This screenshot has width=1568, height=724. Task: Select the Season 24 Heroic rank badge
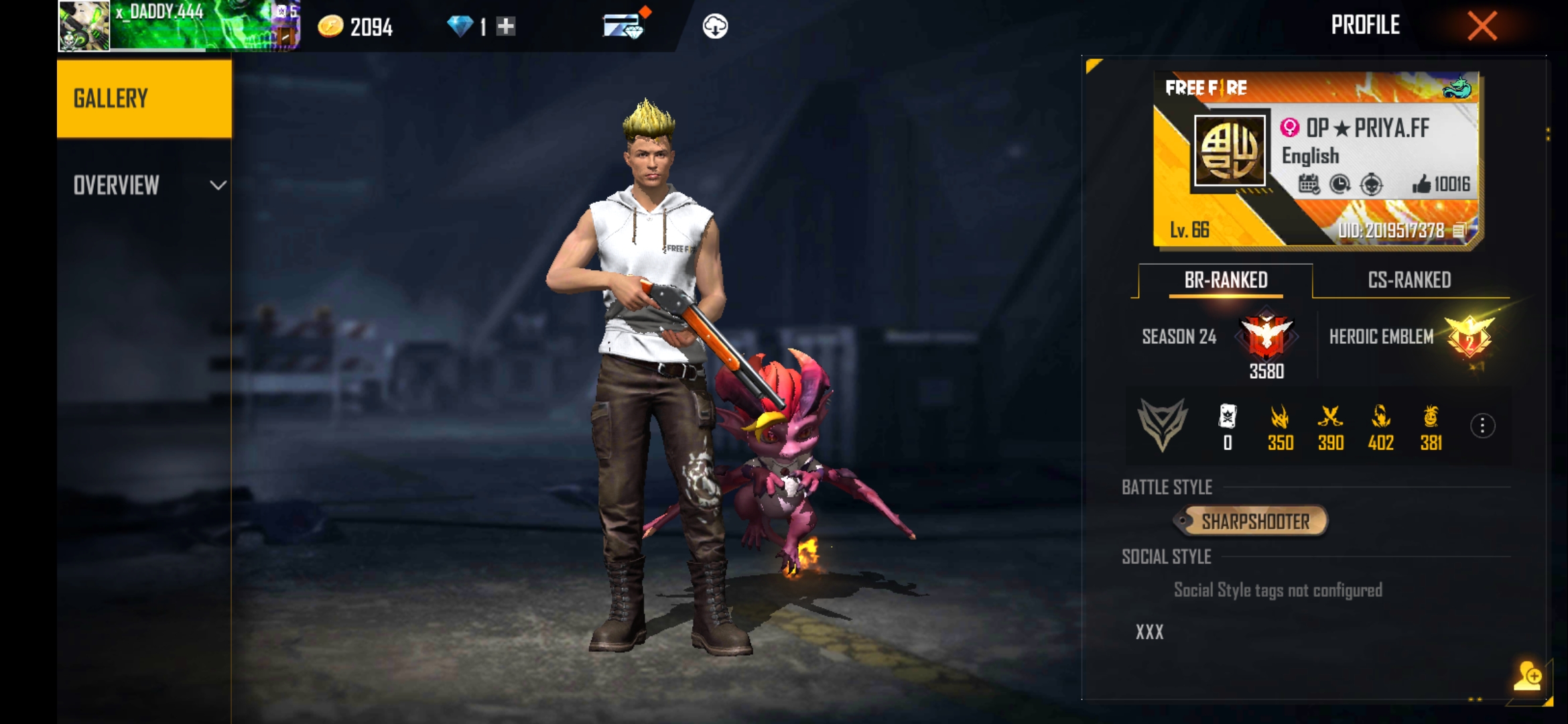pos(1266,335)
